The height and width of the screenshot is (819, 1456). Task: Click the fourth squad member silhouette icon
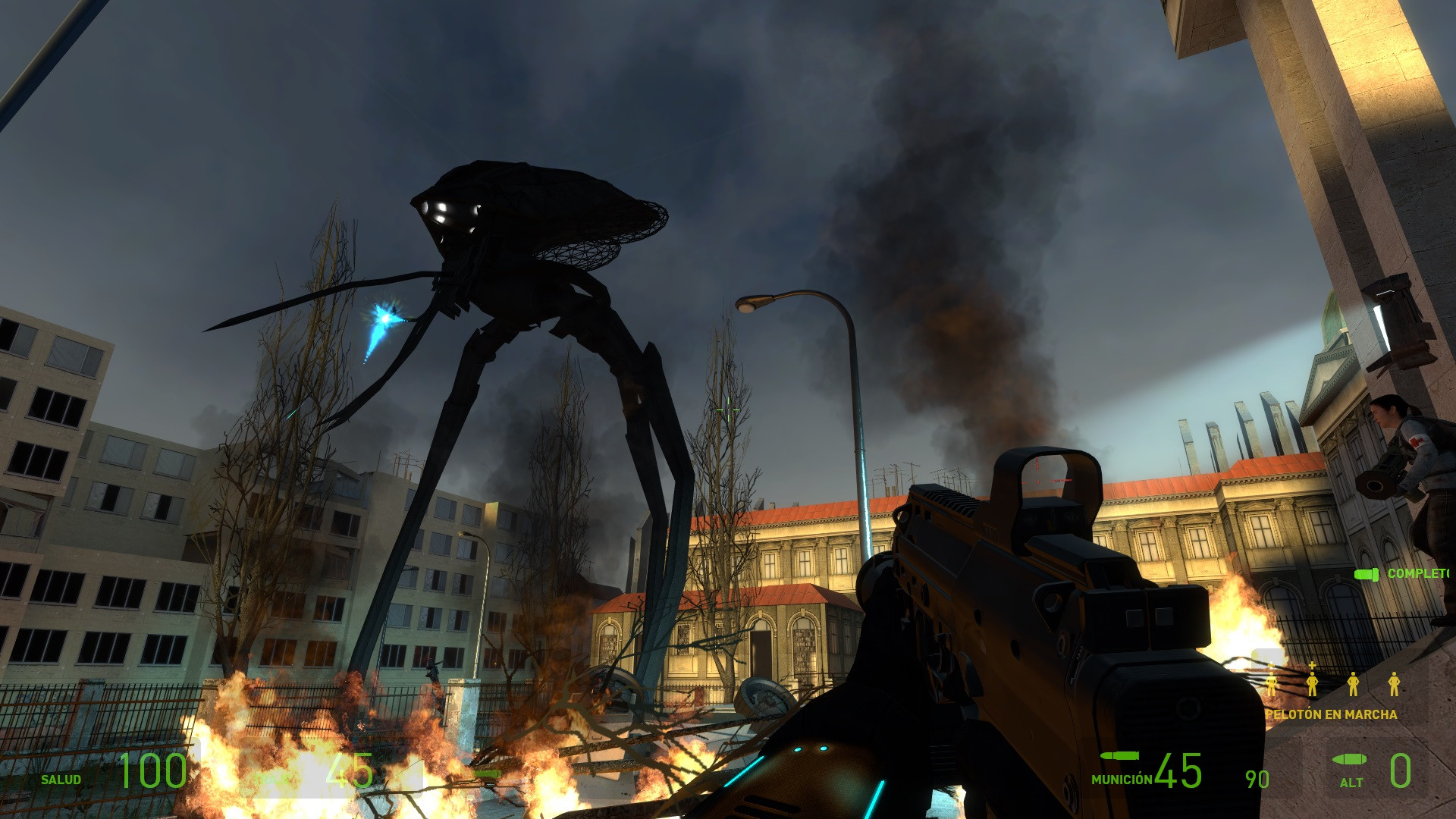coord(1394,682)
